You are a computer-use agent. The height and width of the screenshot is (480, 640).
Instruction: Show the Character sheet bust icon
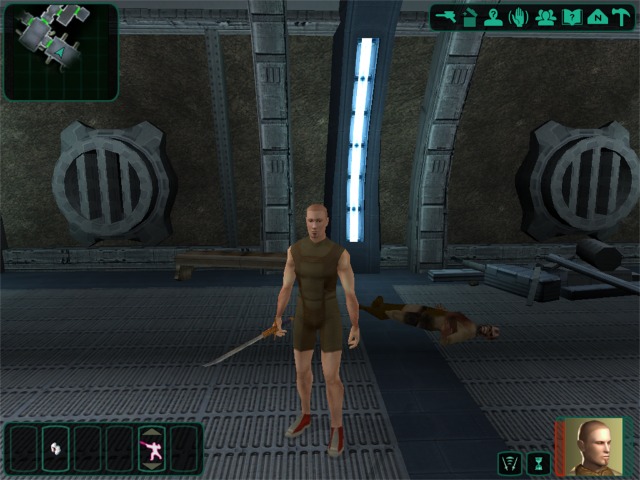(x=492, y=16)
